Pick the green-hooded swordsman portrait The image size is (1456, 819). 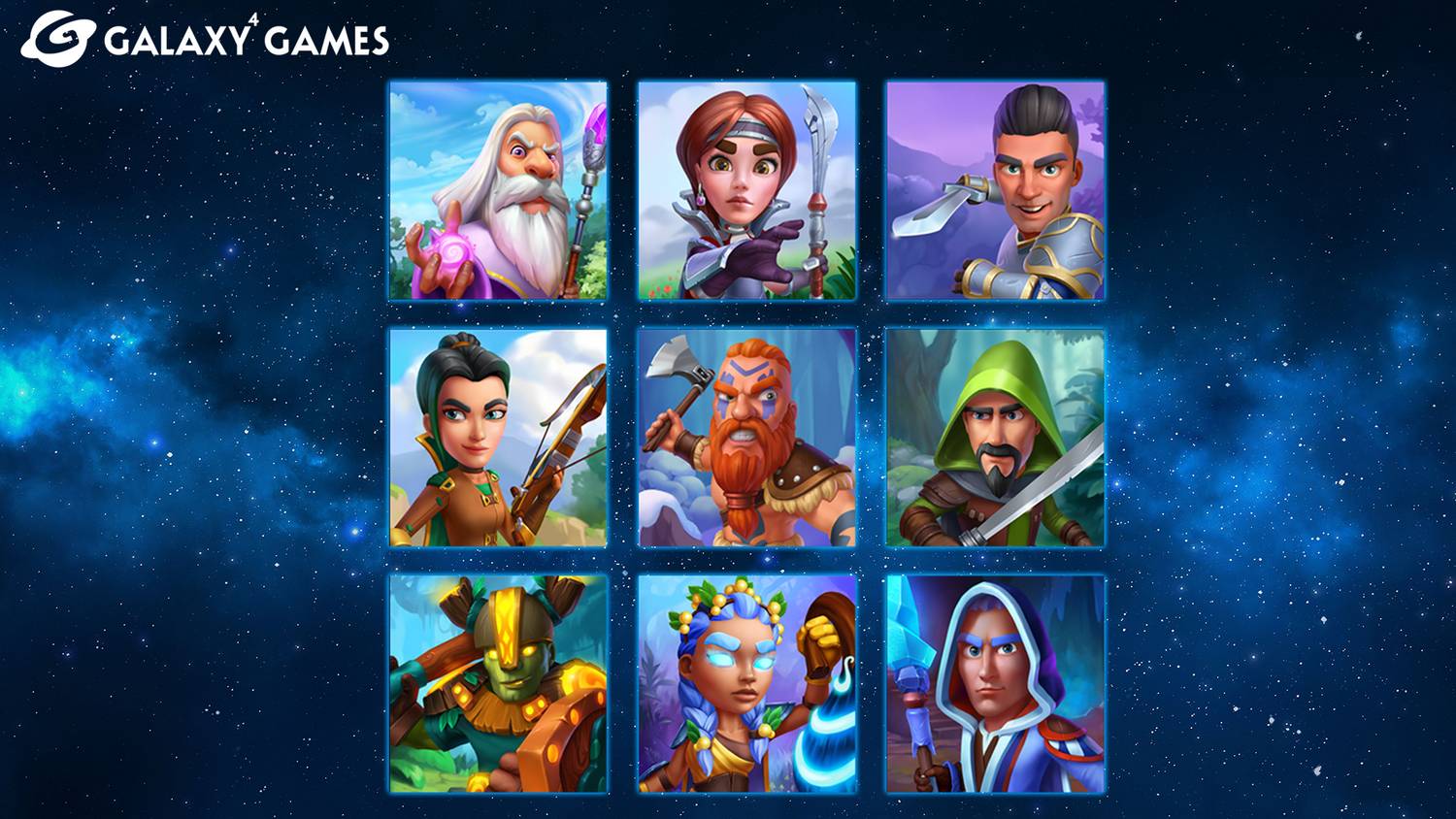pos(995,438)
